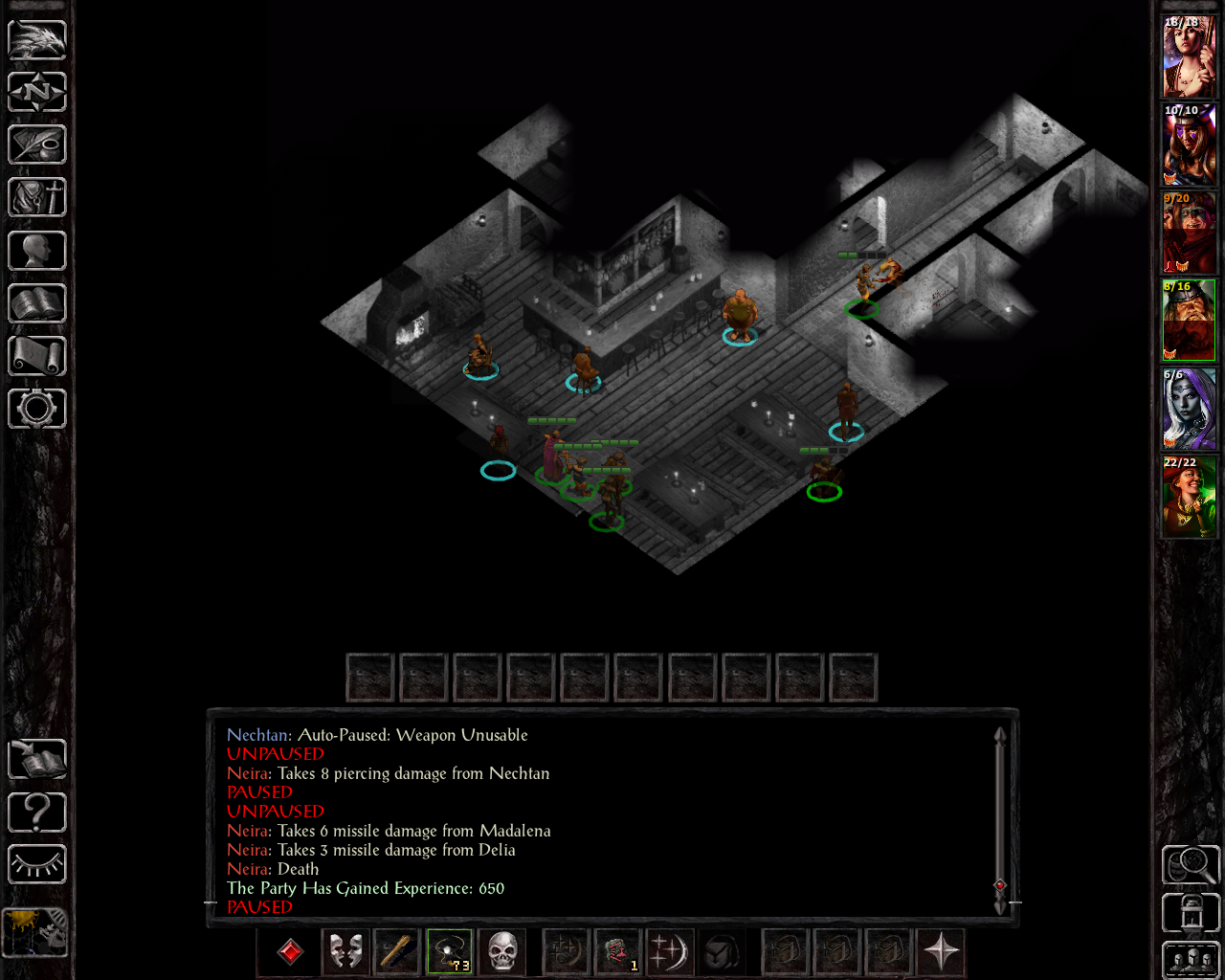This screenshot has height=980, width=1225.
Task: Select the drow portrait with 6/6 HP
Action: pyautogui.click(x=1190, y=409)
